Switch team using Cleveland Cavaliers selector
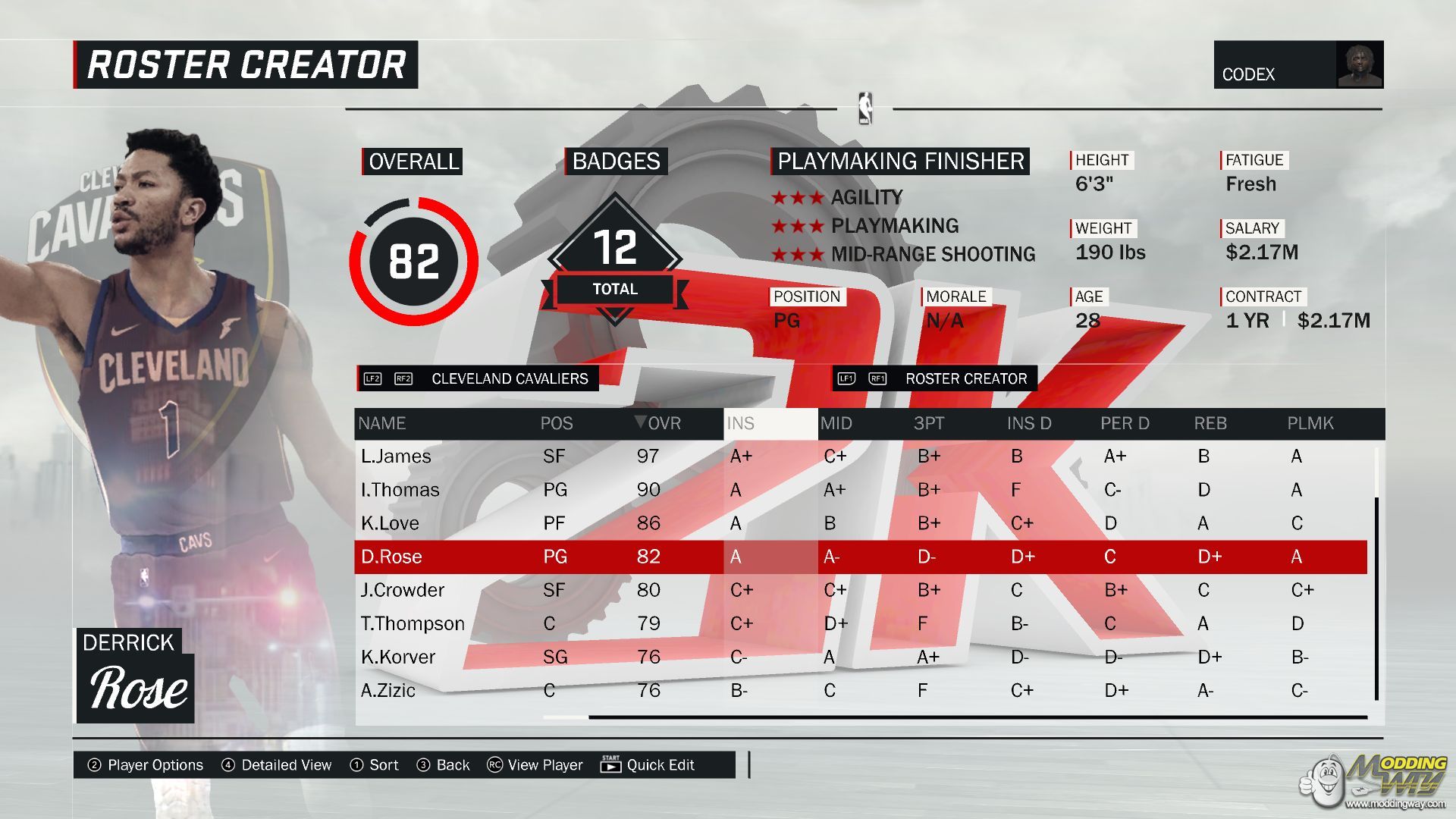1456x819 pixels. click(x=478, y=378)
